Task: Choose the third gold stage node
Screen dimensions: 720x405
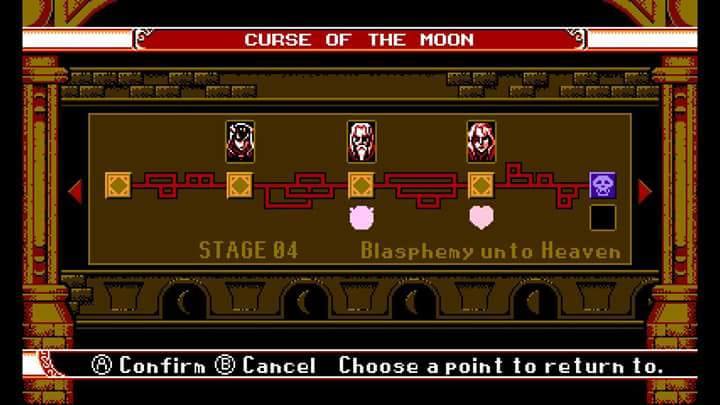Action: pos(360,185)
